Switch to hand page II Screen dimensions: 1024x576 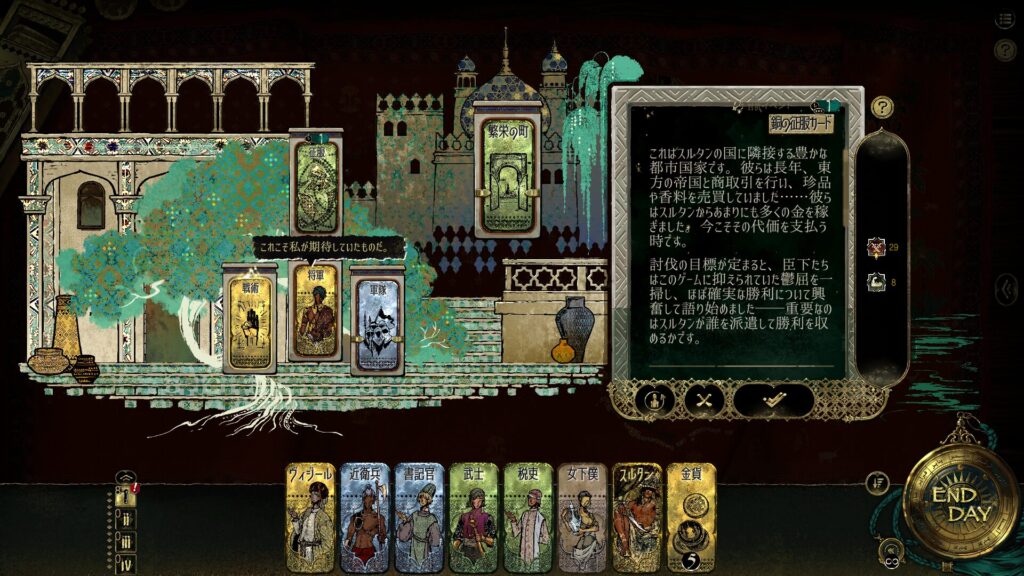click(126, 521)
